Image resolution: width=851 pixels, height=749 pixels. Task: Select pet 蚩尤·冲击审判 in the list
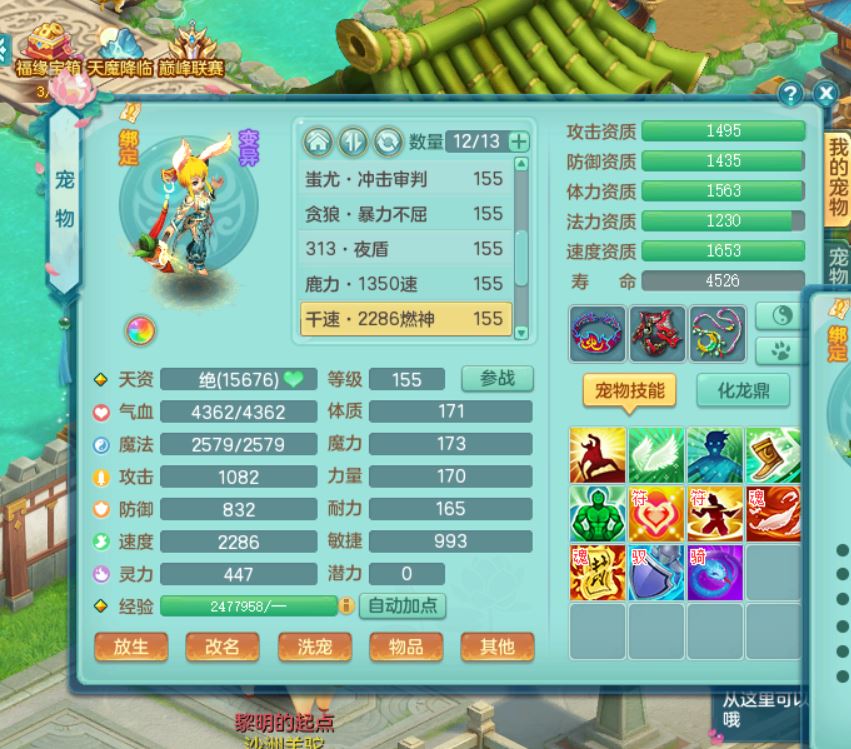(404, 179)
